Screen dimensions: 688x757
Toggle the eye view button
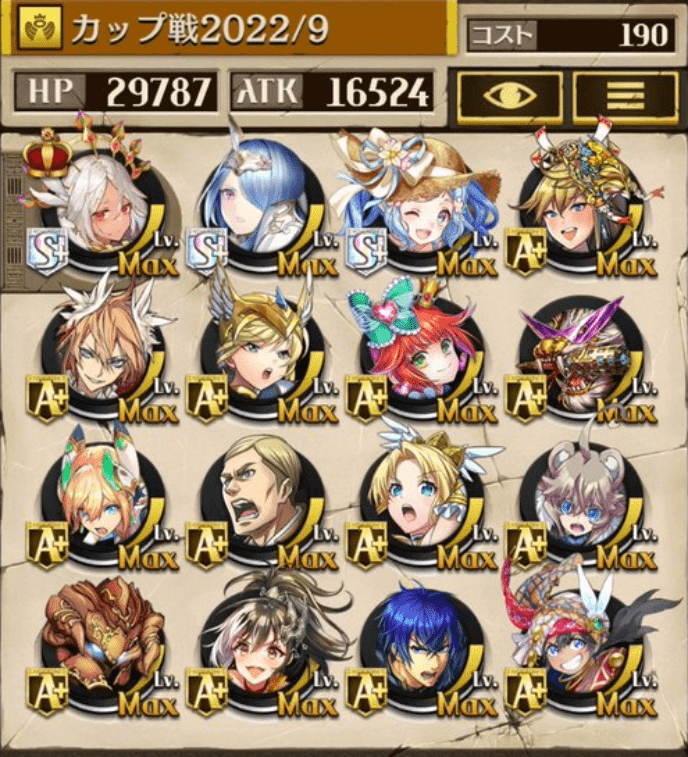pos(510,95)
